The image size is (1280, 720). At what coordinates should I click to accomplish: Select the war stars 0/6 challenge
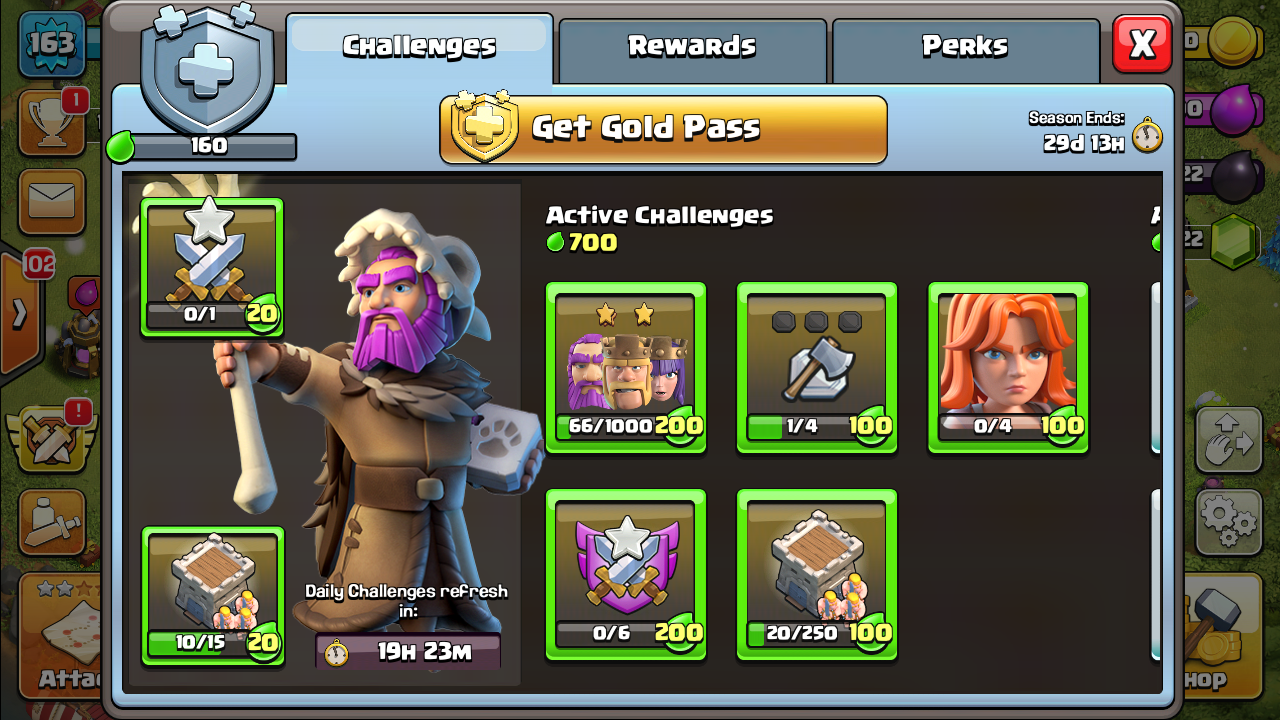pyautogui.click(x=625, y=575)
